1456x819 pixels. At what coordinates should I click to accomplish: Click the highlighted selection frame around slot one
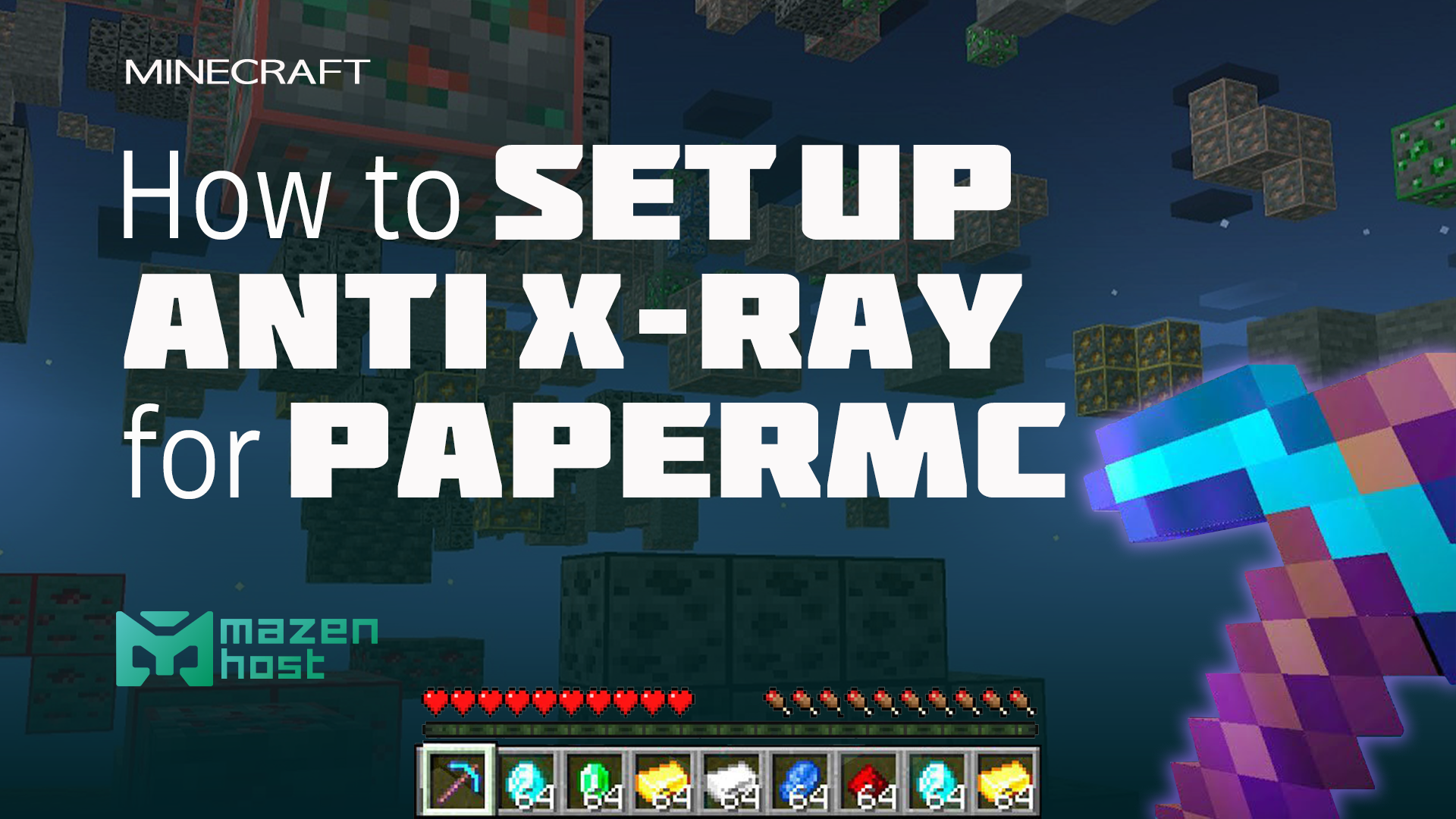pyautogui.click(x=459, y=781)
